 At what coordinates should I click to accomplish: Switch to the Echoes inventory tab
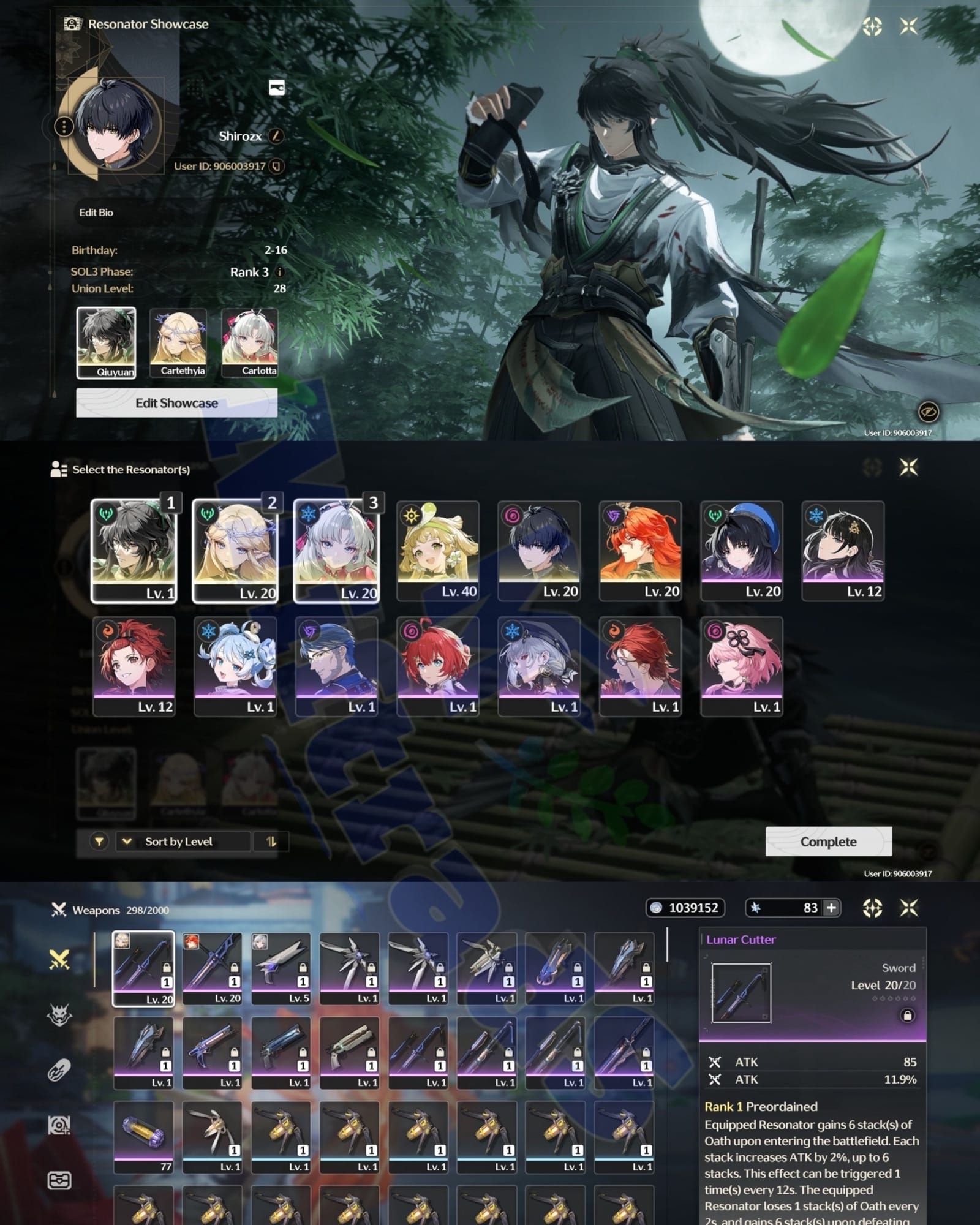tap(59, 1015)
